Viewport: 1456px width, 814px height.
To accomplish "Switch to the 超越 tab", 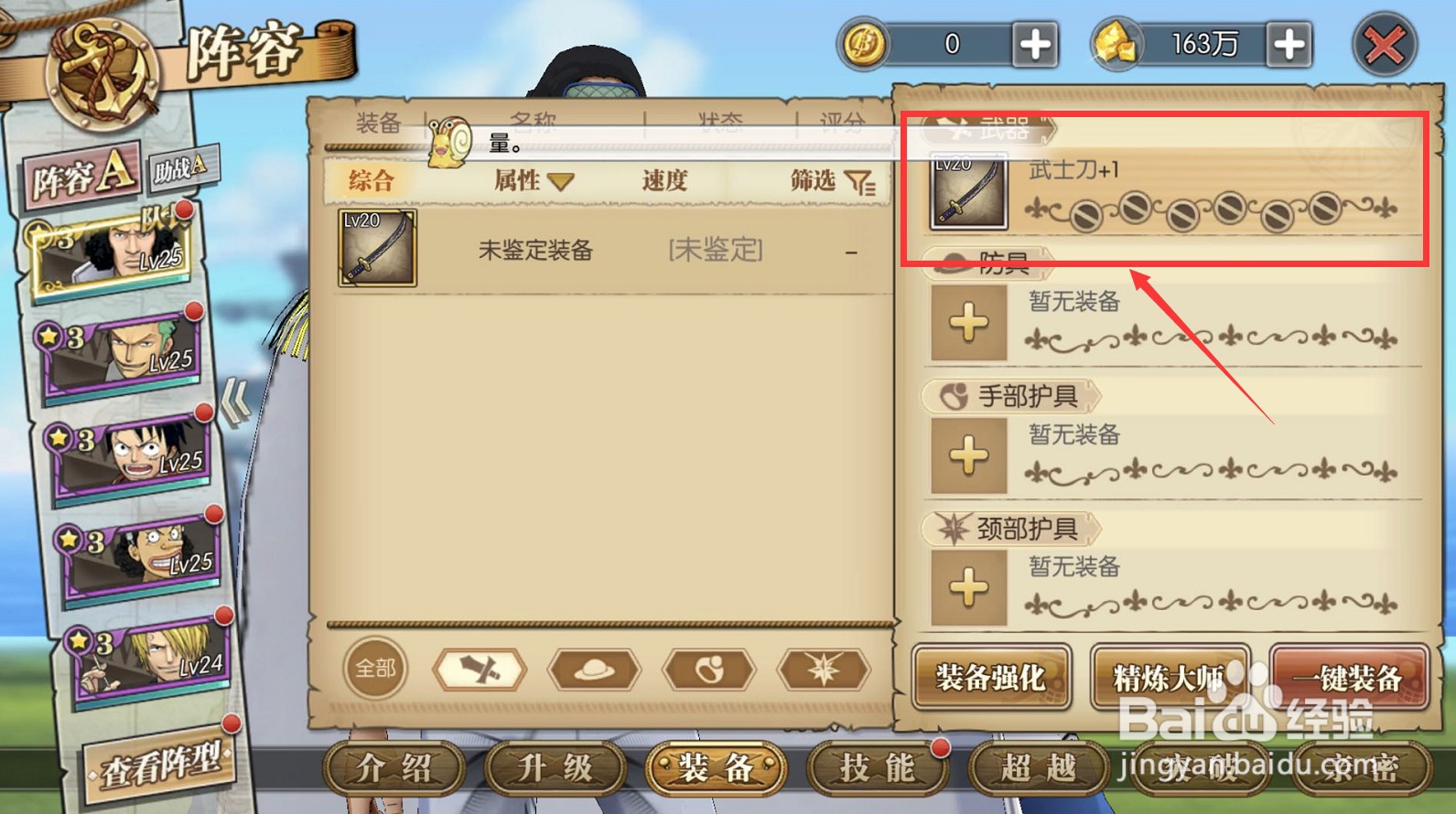I will click(1037, 771).
